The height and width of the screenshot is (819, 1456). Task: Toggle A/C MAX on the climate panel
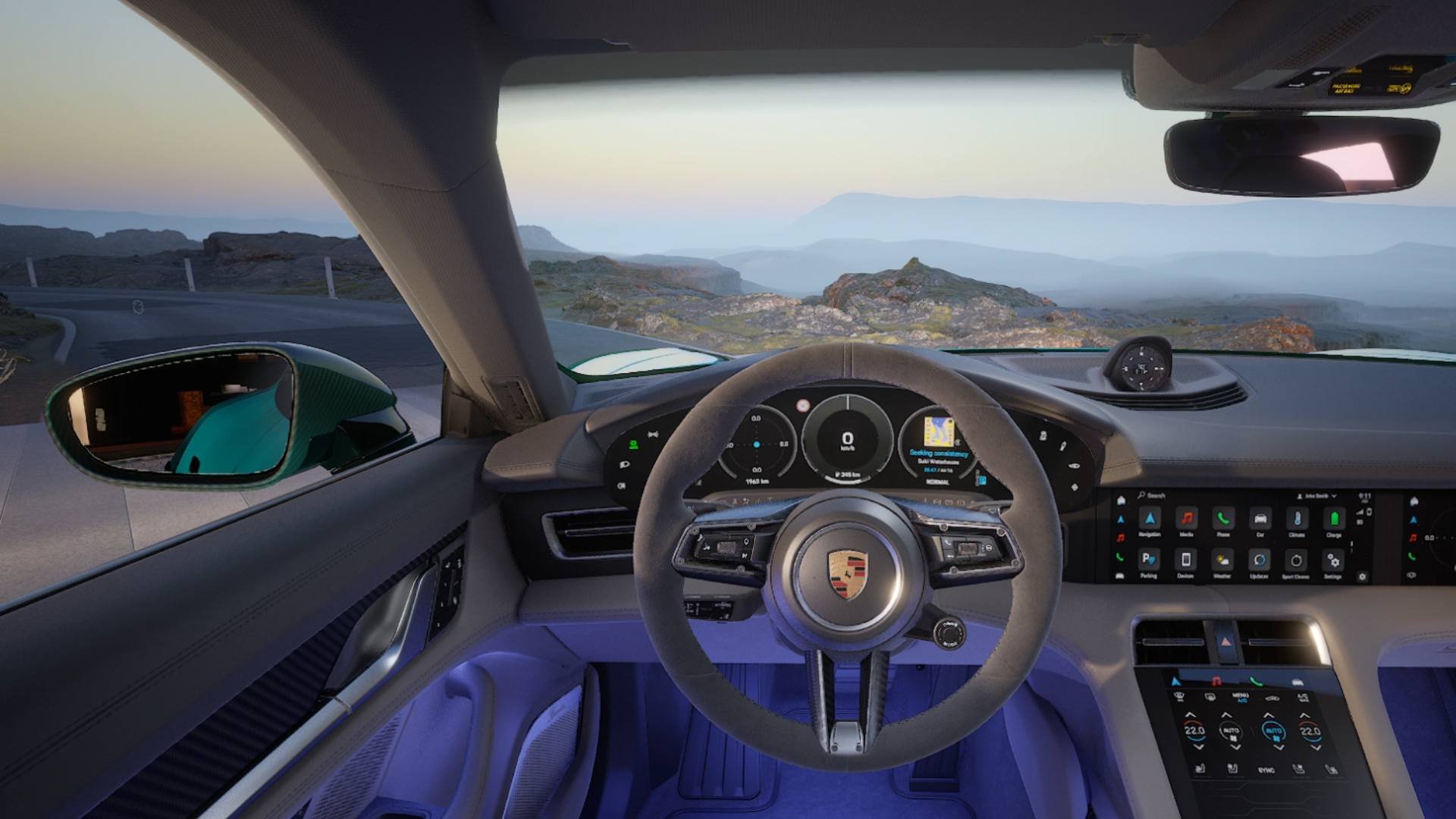point(1303,696)
